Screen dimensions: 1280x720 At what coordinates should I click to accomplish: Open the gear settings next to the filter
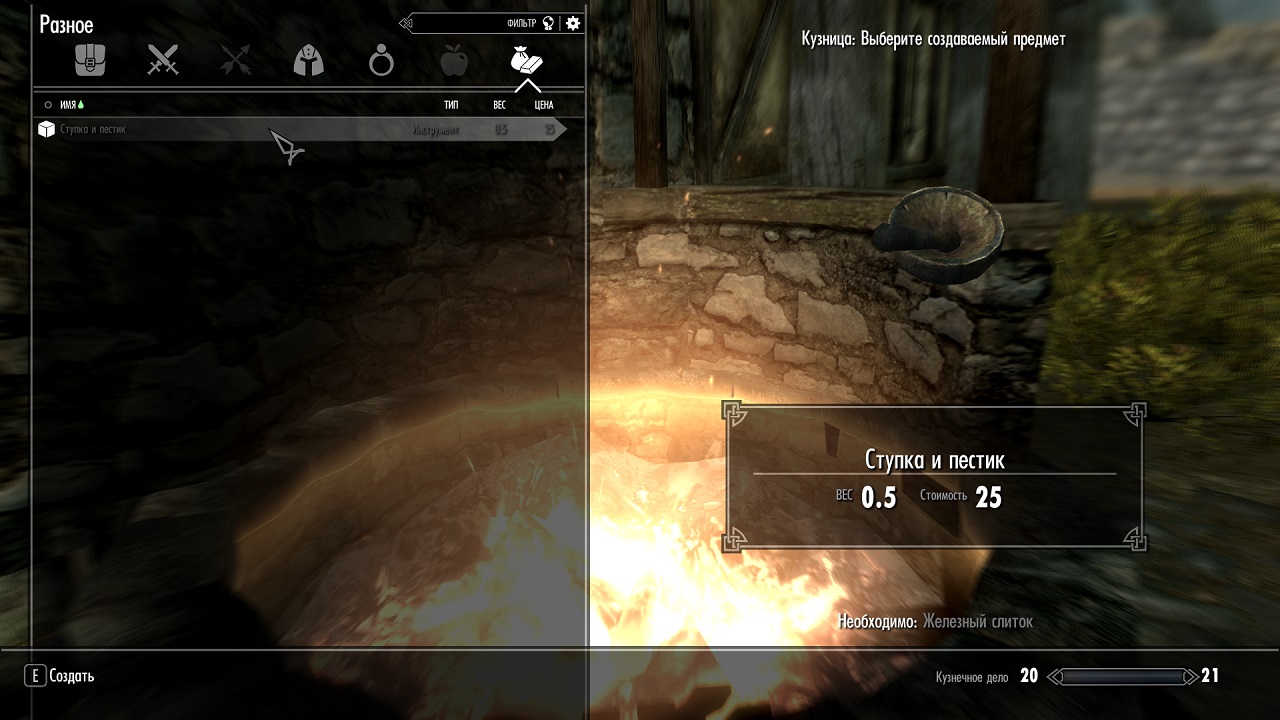point(573,23)
